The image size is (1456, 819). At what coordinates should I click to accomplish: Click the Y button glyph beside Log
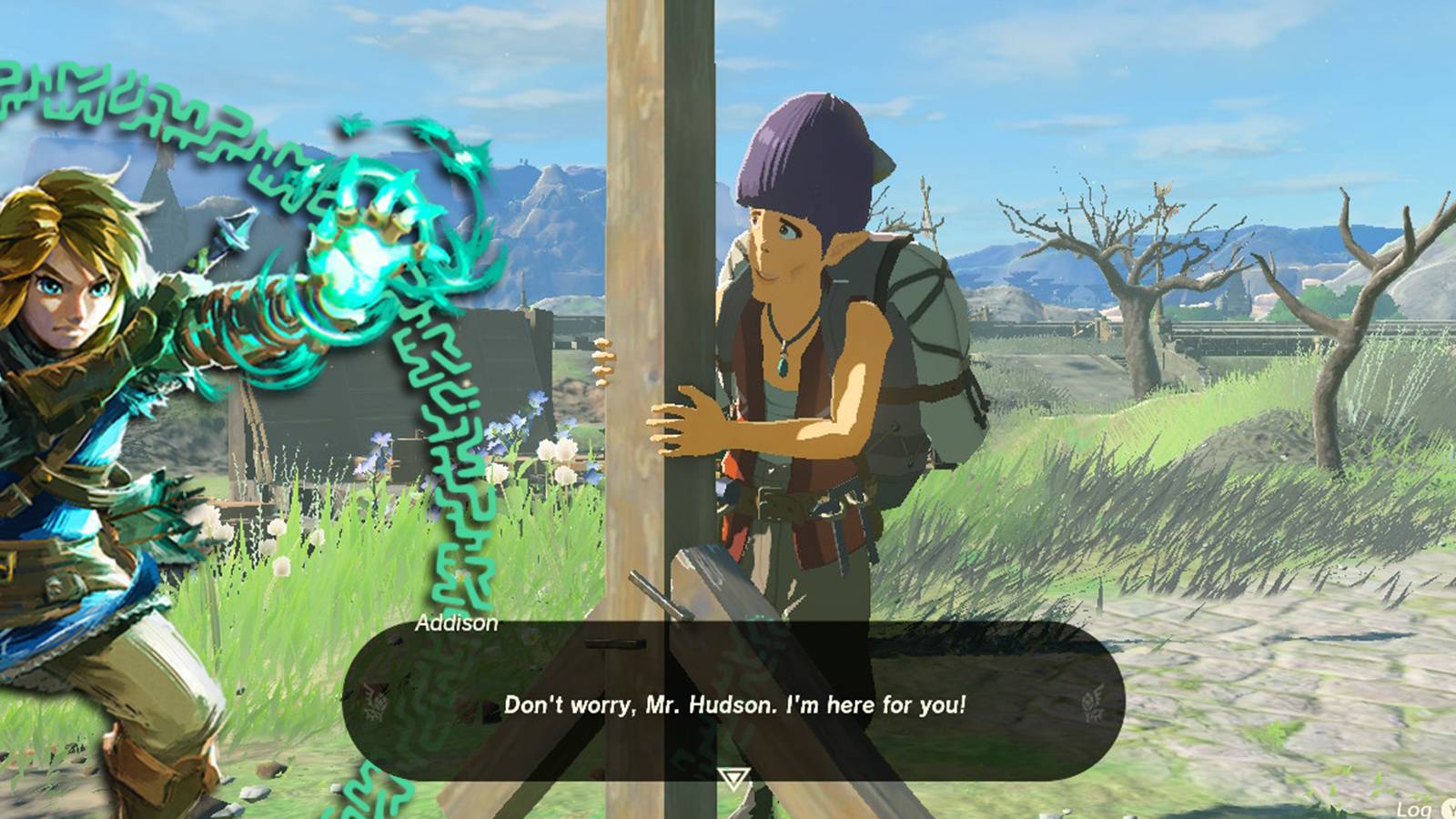pos(1451,810)
